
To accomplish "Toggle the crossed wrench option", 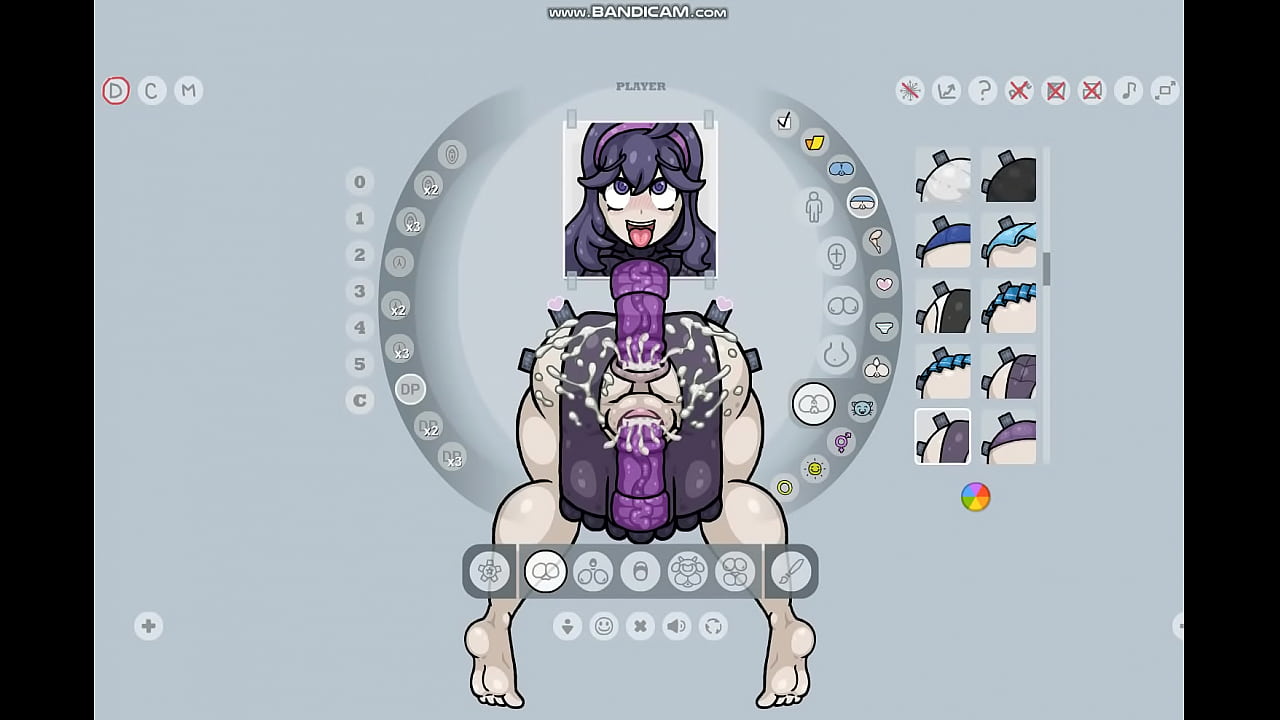I will [x=1019, y=91].
